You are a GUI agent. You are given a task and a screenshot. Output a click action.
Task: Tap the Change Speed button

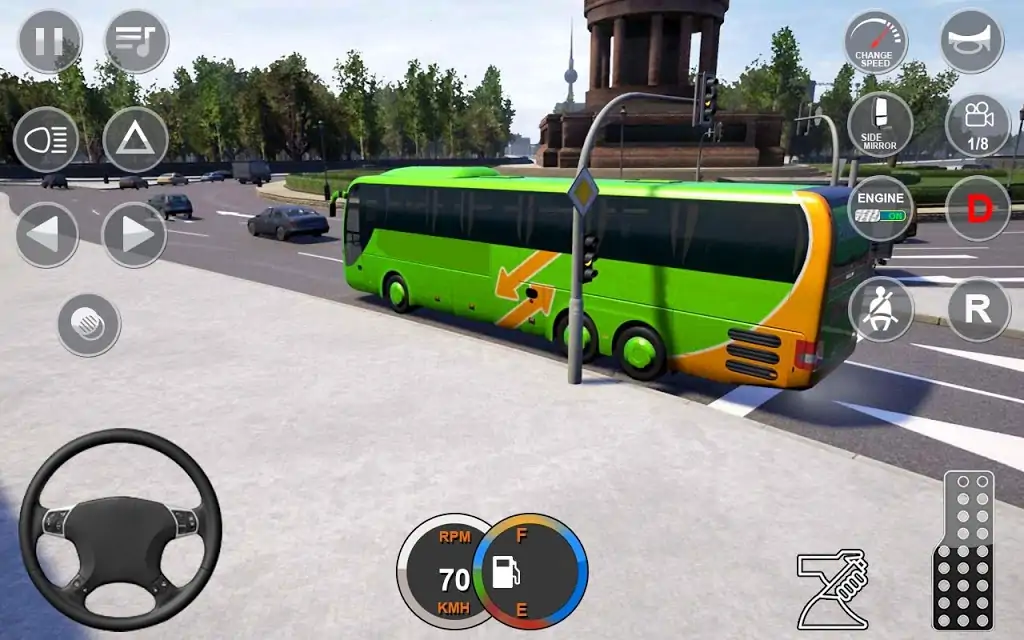pos(876,41)
